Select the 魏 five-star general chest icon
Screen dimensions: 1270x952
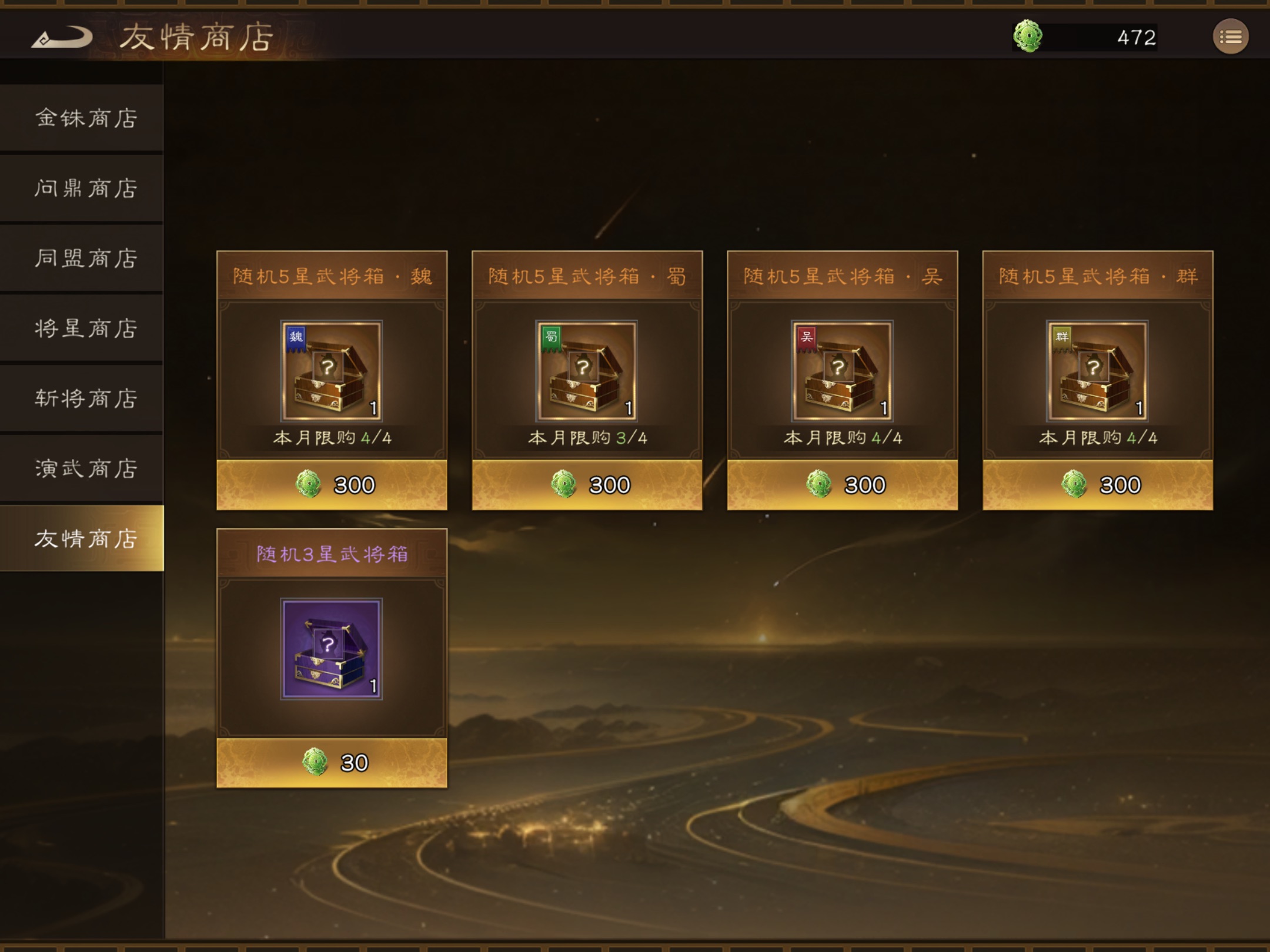[x=332, y=371]
